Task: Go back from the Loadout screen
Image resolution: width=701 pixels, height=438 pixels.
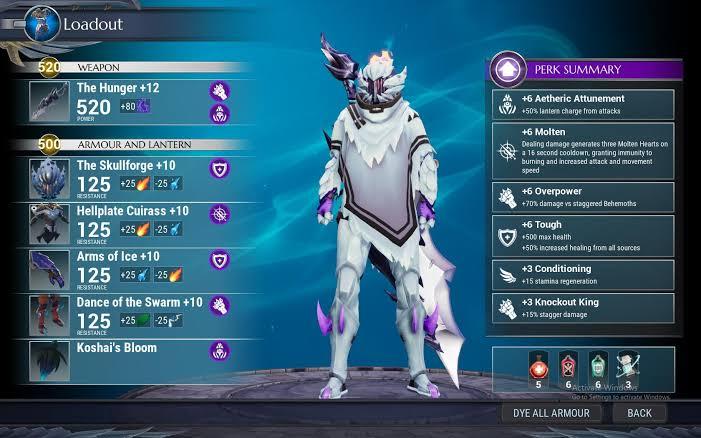Action: point(639,412)
